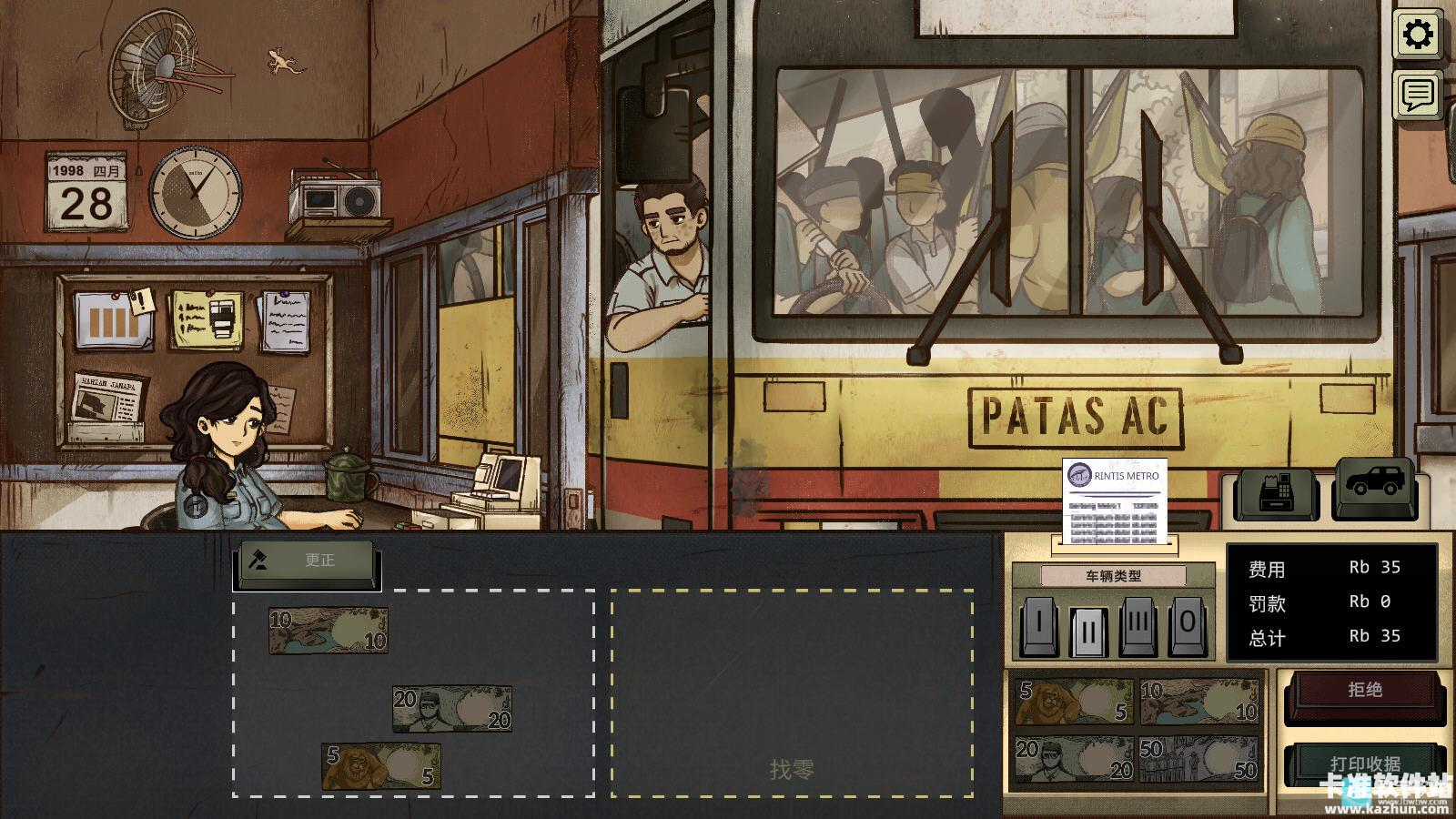This screenshot has width=1456, height=819.
Task: Select the paid 10 banknote
Action: (x=329, y=630)
